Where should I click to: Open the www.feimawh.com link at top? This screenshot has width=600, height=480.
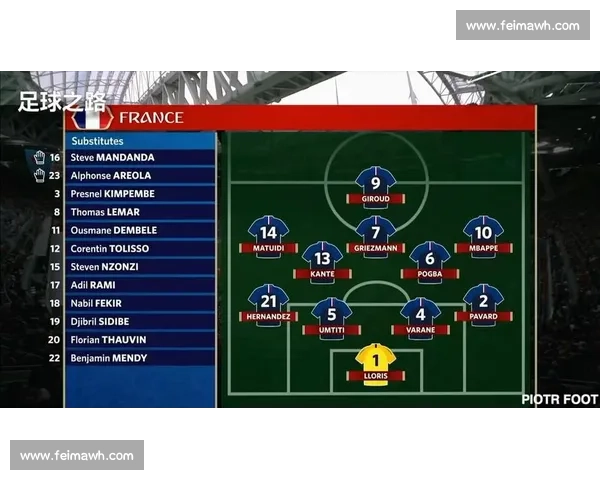(x=522, y=25)
